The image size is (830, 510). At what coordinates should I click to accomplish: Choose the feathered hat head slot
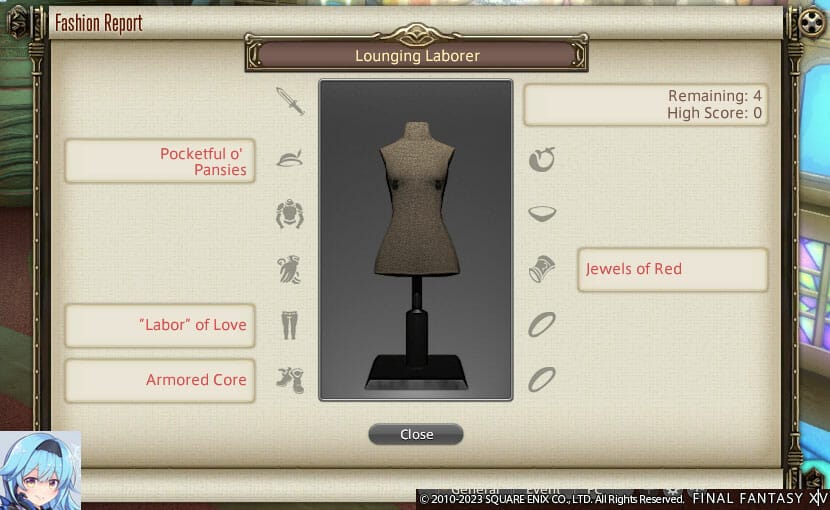290,158
